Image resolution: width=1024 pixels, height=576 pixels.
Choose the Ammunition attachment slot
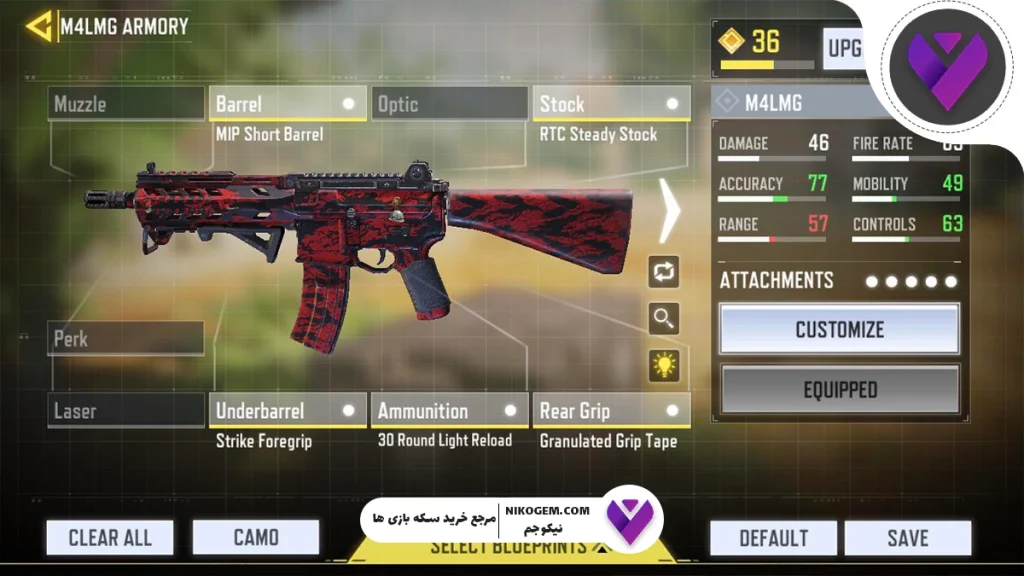[450, 410]
